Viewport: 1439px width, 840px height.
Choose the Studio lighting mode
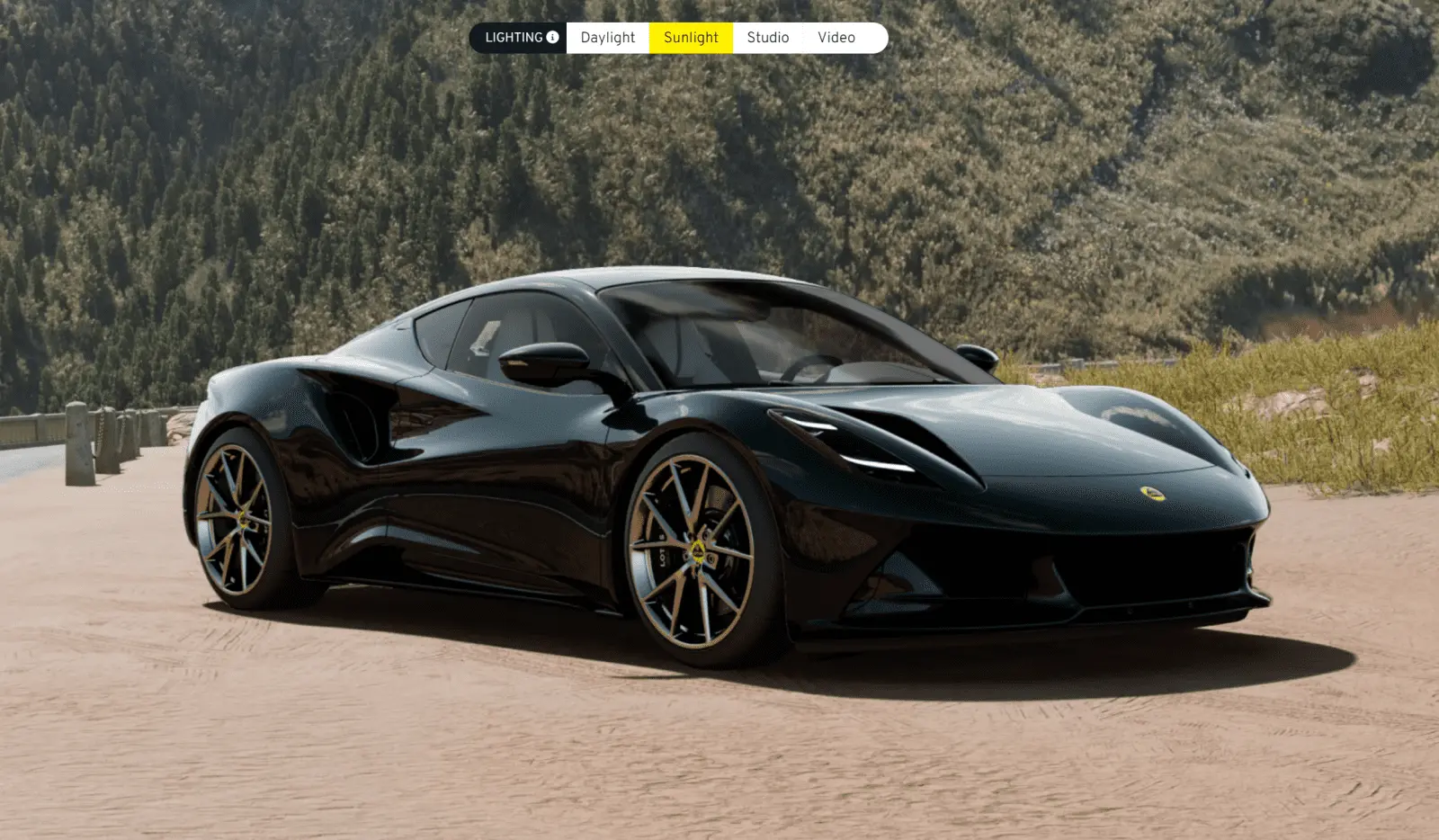[x=767, y=38]
